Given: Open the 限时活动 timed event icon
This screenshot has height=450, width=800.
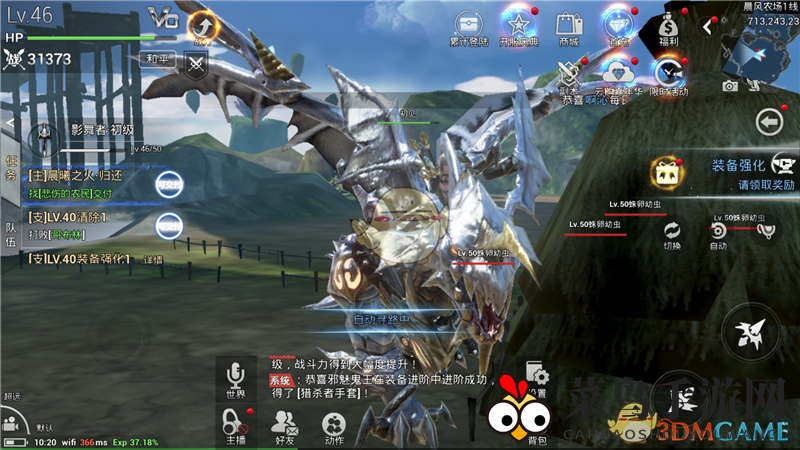Looking at the screenshot, I should pos(668,74).
